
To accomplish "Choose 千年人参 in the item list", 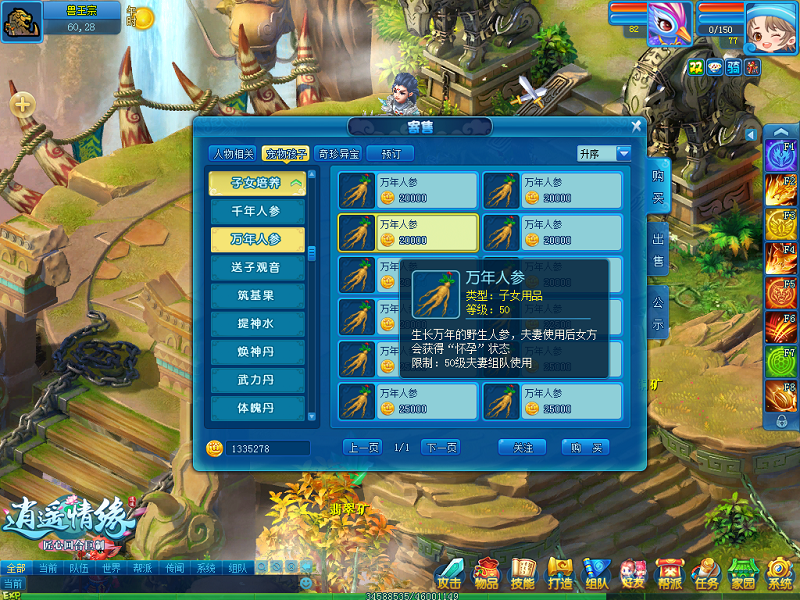I will (258, 211).
